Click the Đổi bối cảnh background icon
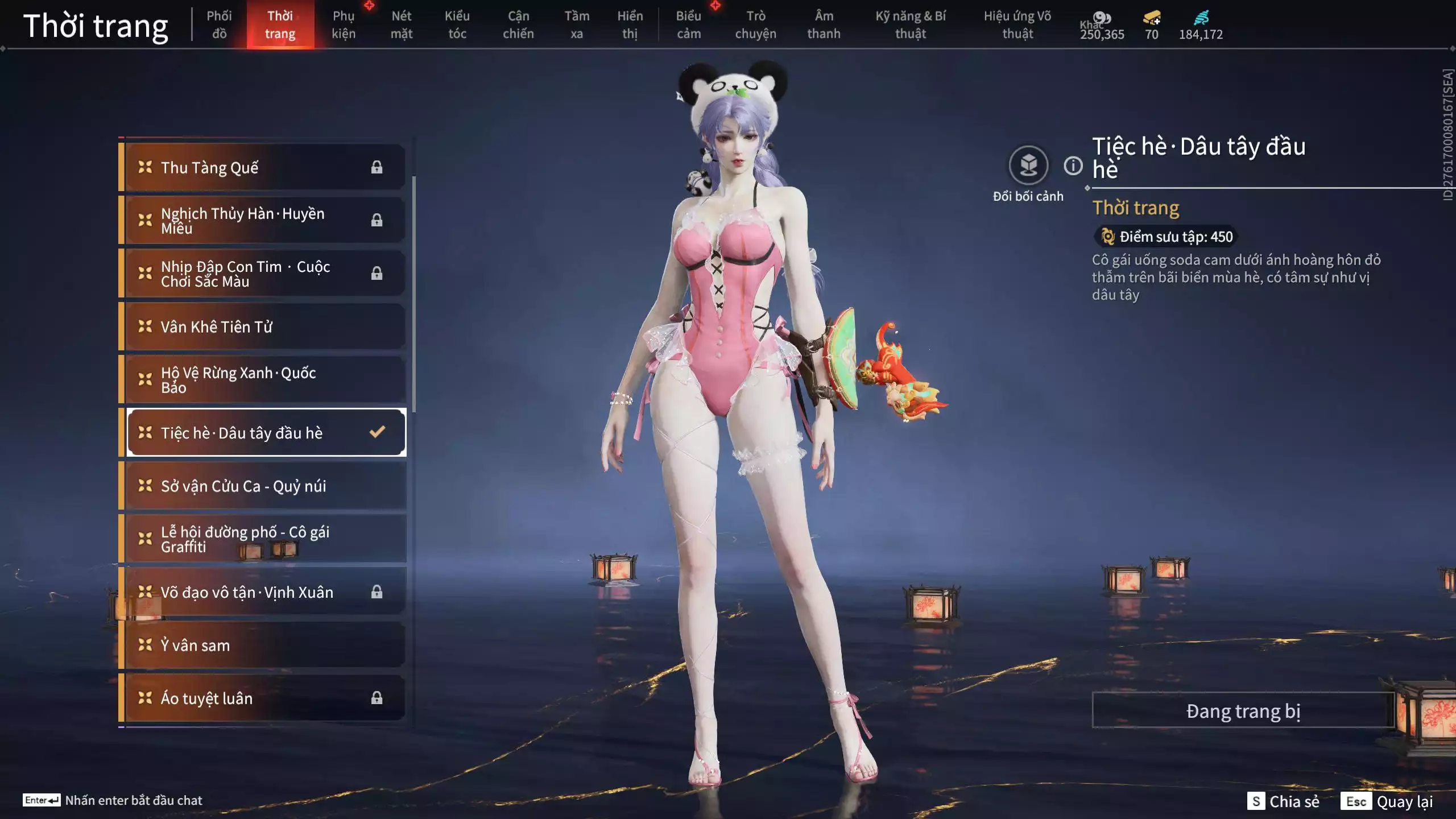 pos(1028,166)
